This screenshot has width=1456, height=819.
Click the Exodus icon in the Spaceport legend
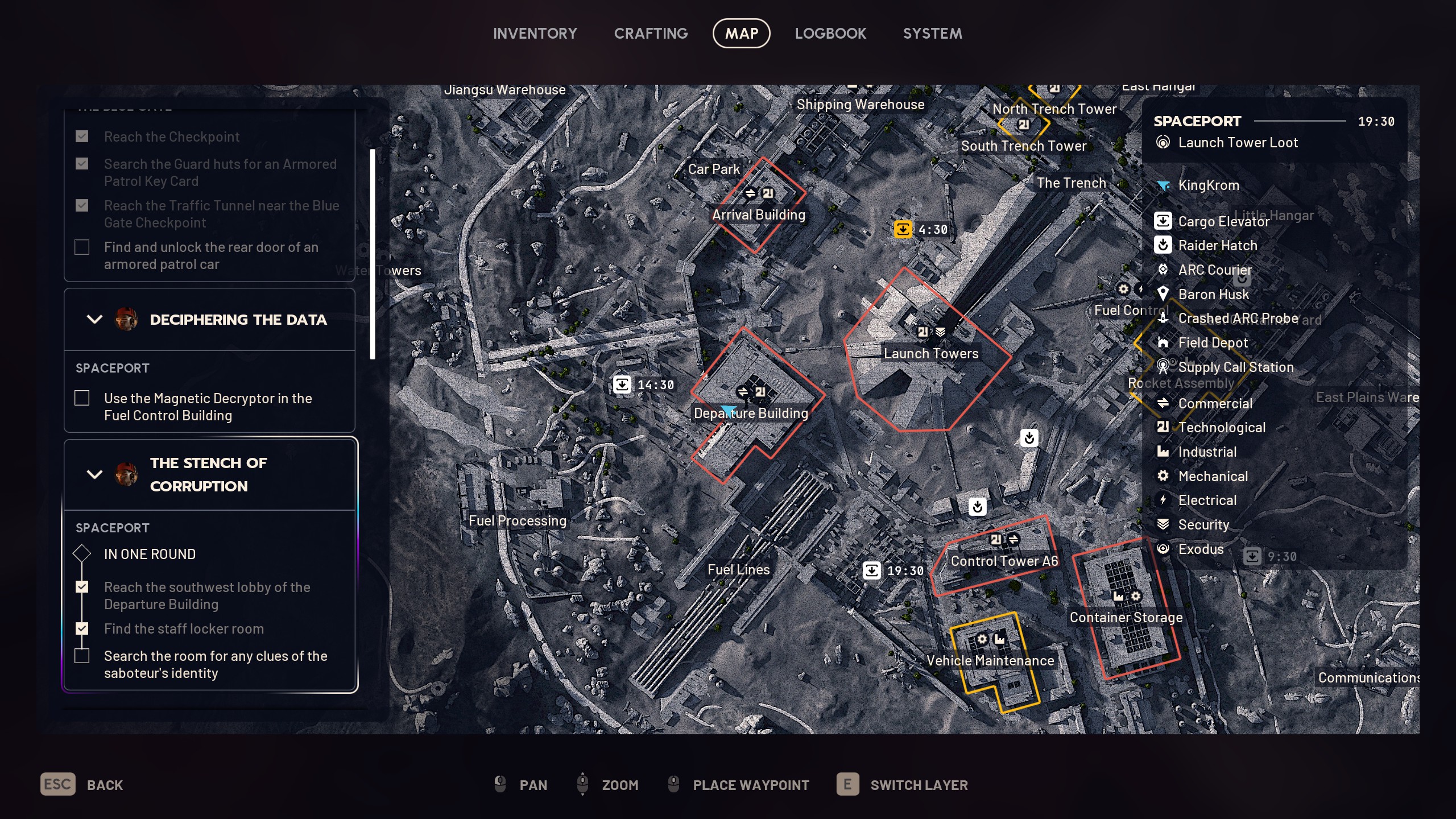click(1164, 549)
